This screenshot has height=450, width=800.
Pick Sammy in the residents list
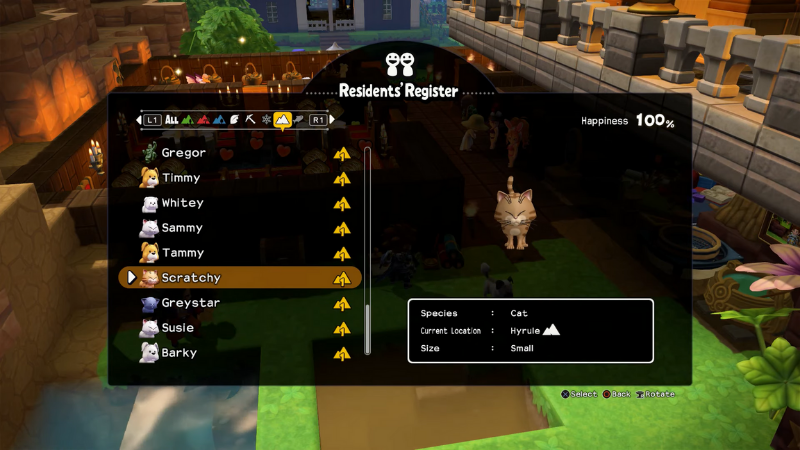[x=182, y=228]
